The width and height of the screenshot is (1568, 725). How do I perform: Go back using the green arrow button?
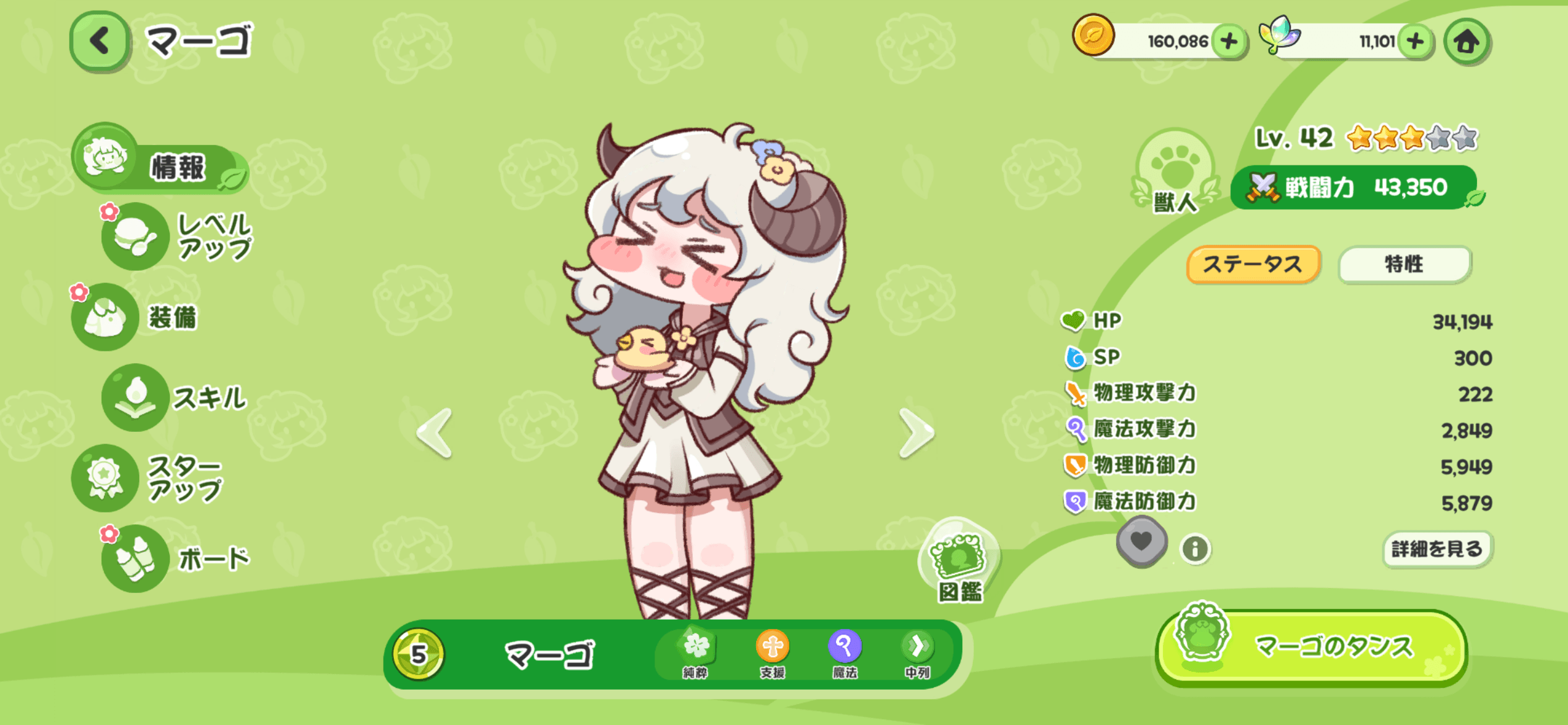100,41
